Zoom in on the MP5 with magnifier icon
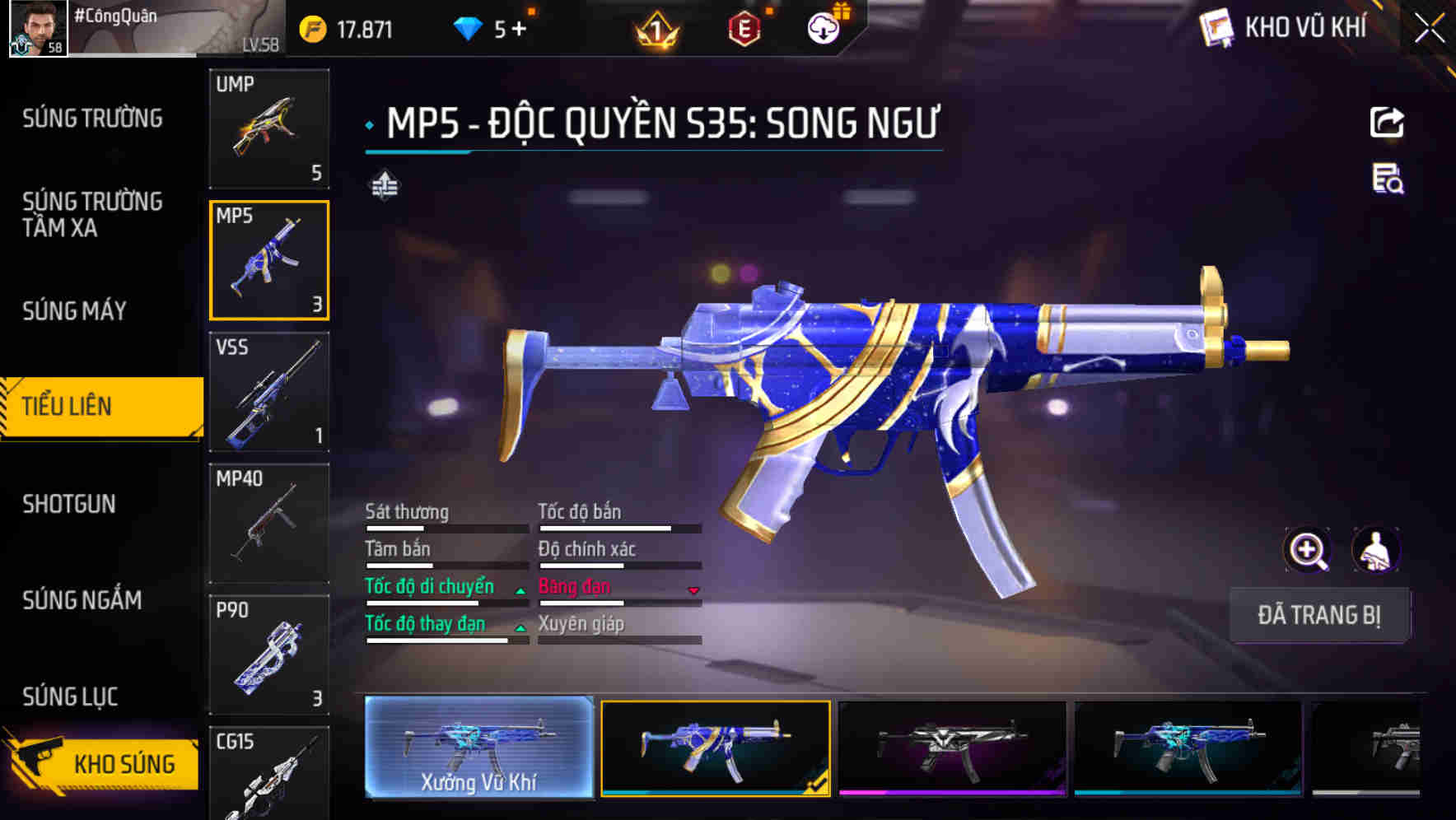This screenshot has width=1456, height=820. (1308, 550)
